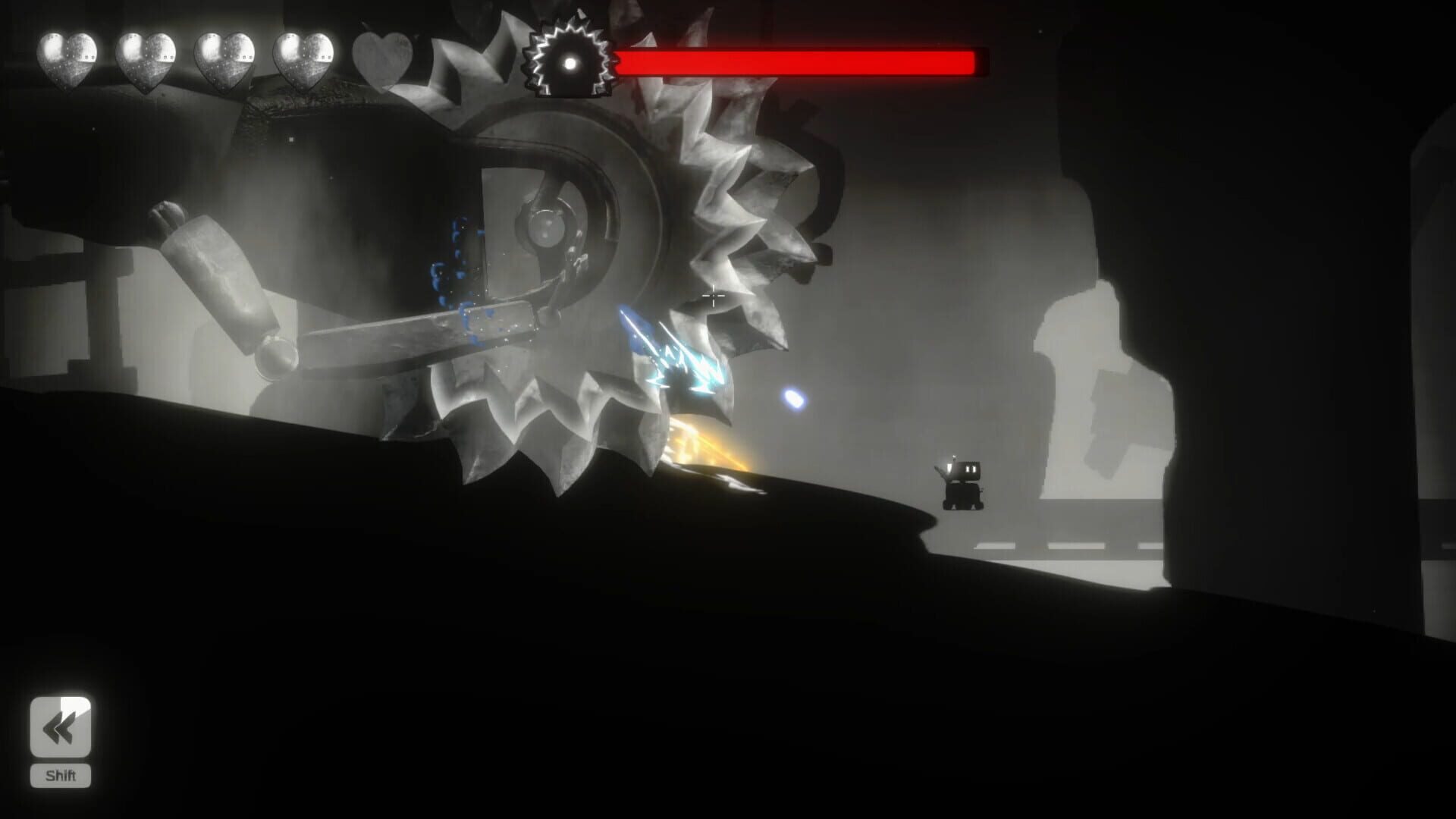Click the Shift label text
This screenshot has height=819, width=1456.
tap(61, 776)
